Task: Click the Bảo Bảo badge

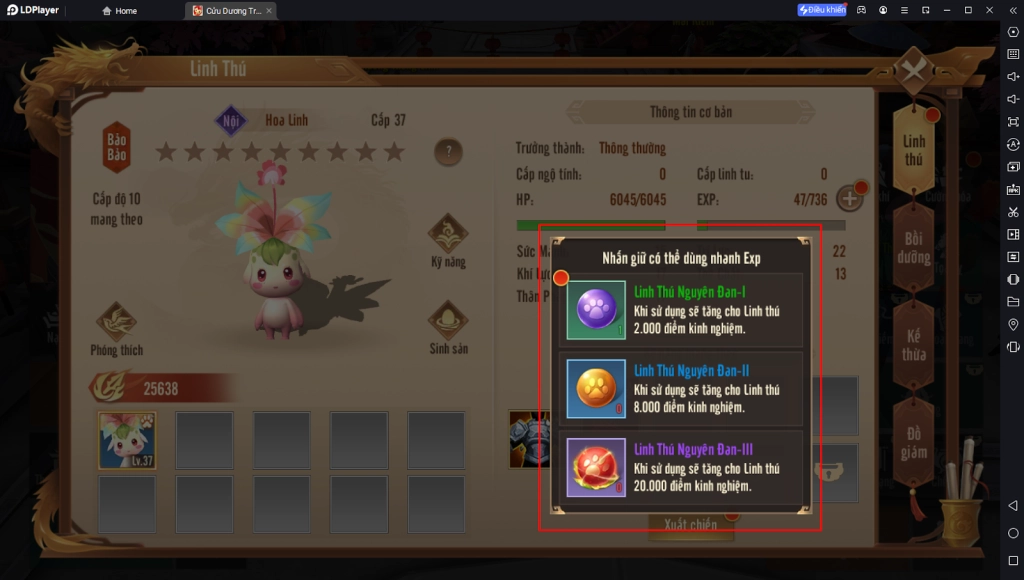Action: click(117, 148)
